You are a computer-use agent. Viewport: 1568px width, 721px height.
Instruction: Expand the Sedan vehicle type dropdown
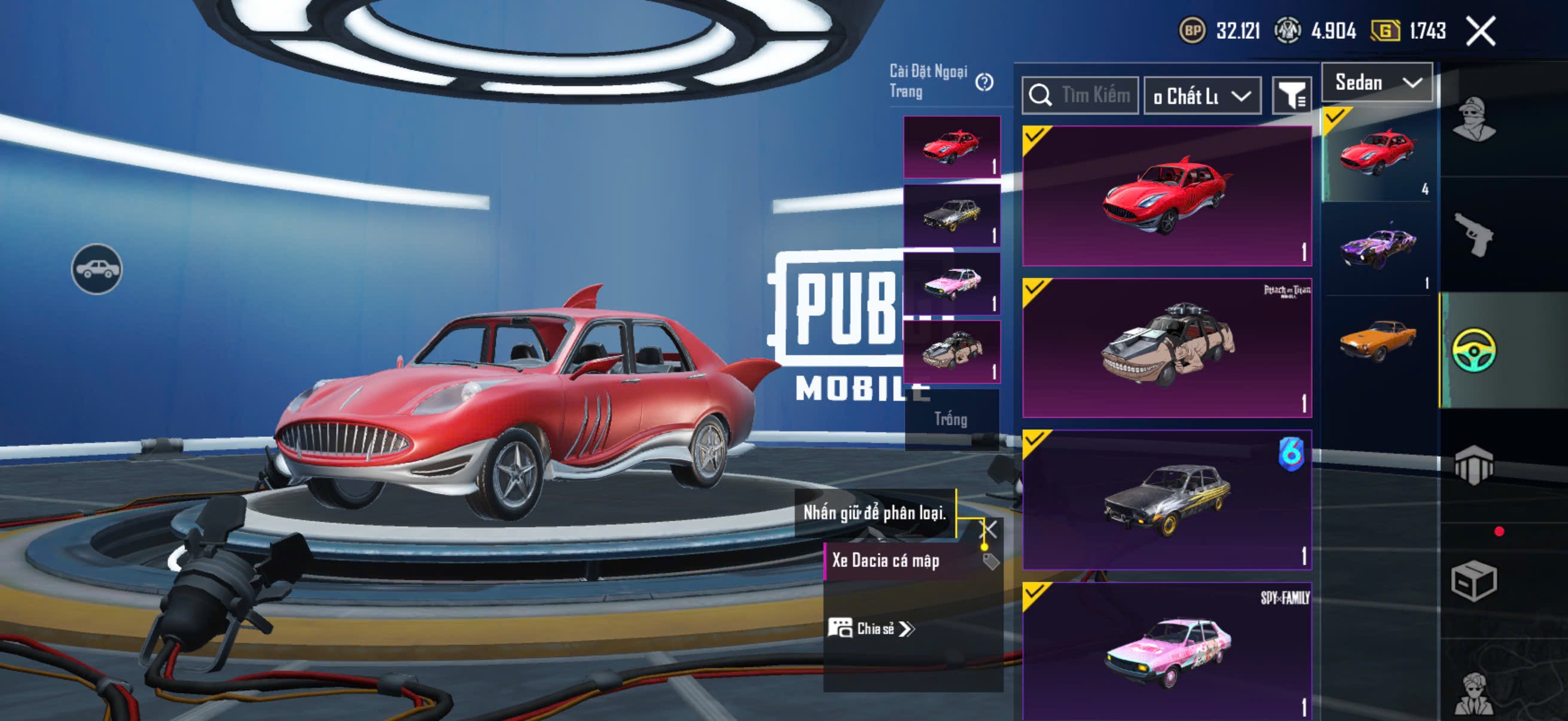[1377, 83]
